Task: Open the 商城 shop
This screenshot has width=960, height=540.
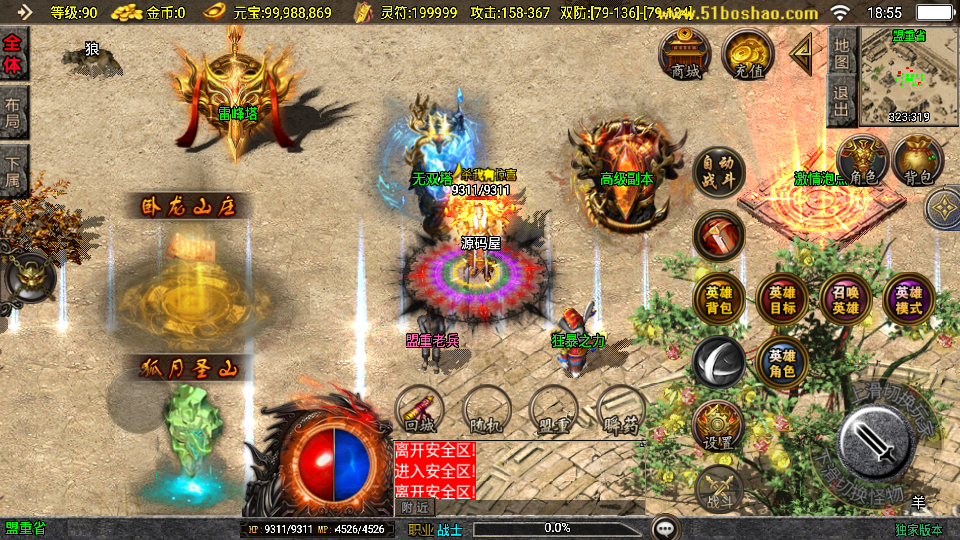Action: click(685, 53)
